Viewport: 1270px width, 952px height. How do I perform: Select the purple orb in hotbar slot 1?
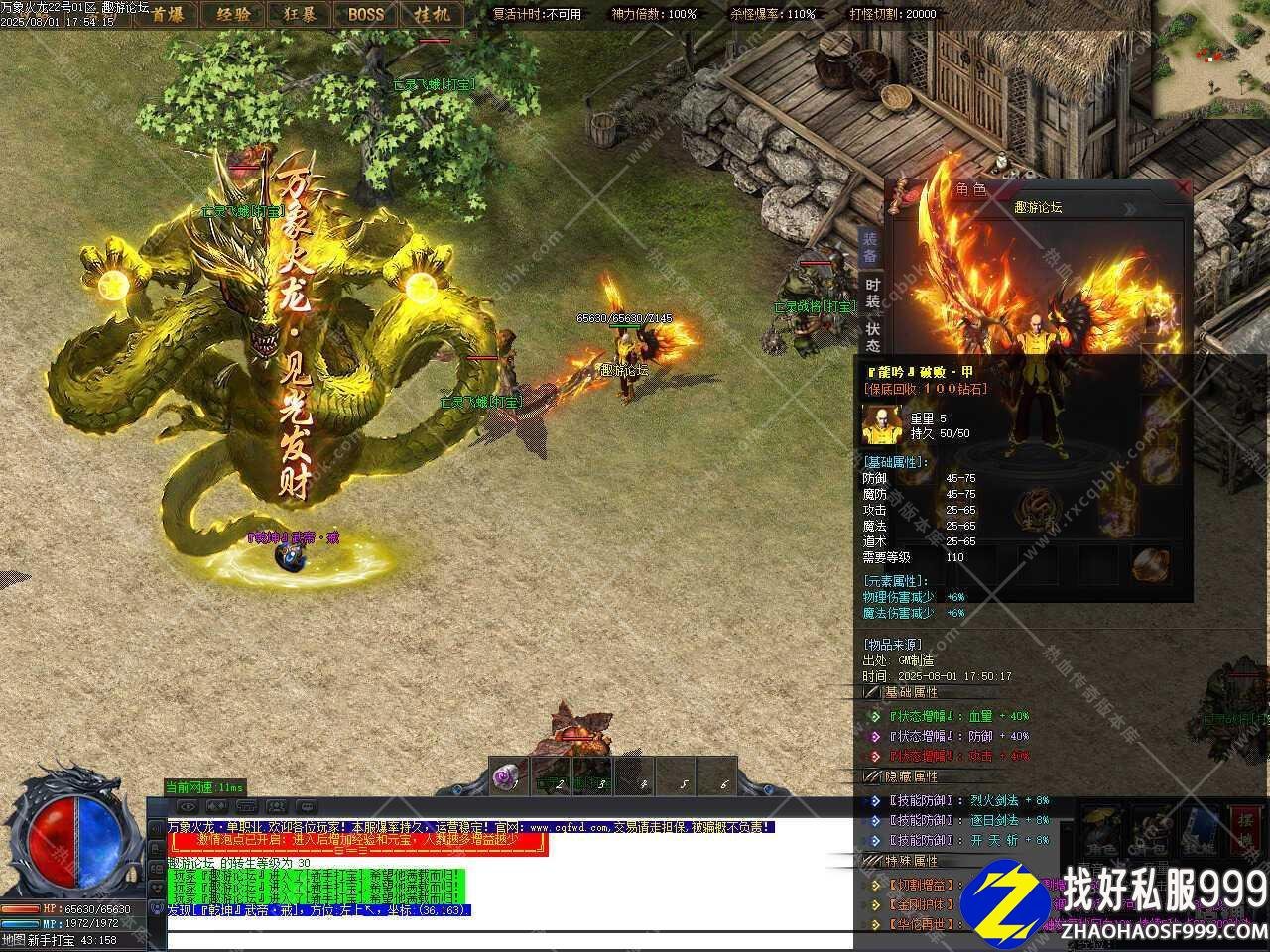pyautogui.click(x=510, y=777)
